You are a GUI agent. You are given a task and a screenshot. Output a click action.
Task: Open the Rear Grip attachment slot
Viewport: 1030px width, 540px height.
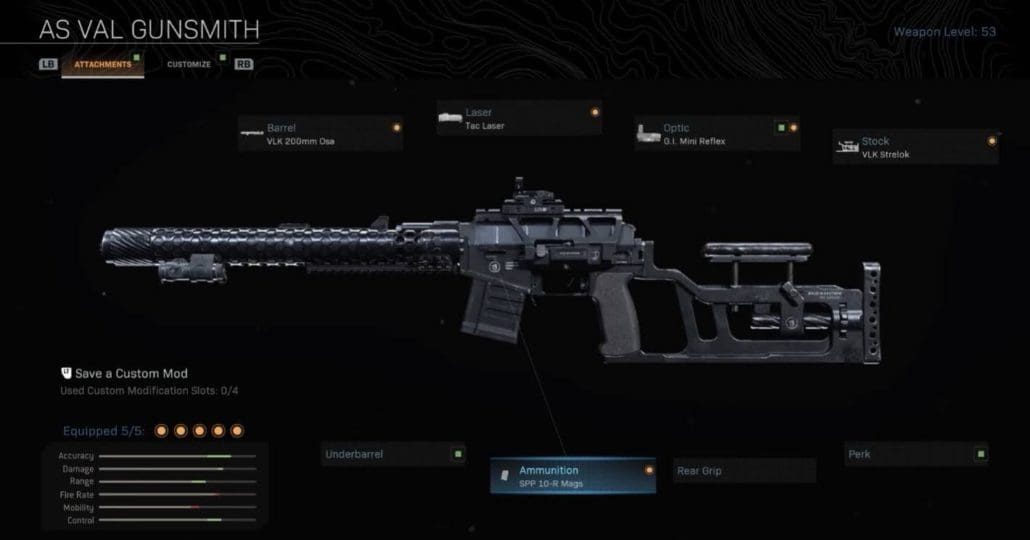tap(744, 471)
